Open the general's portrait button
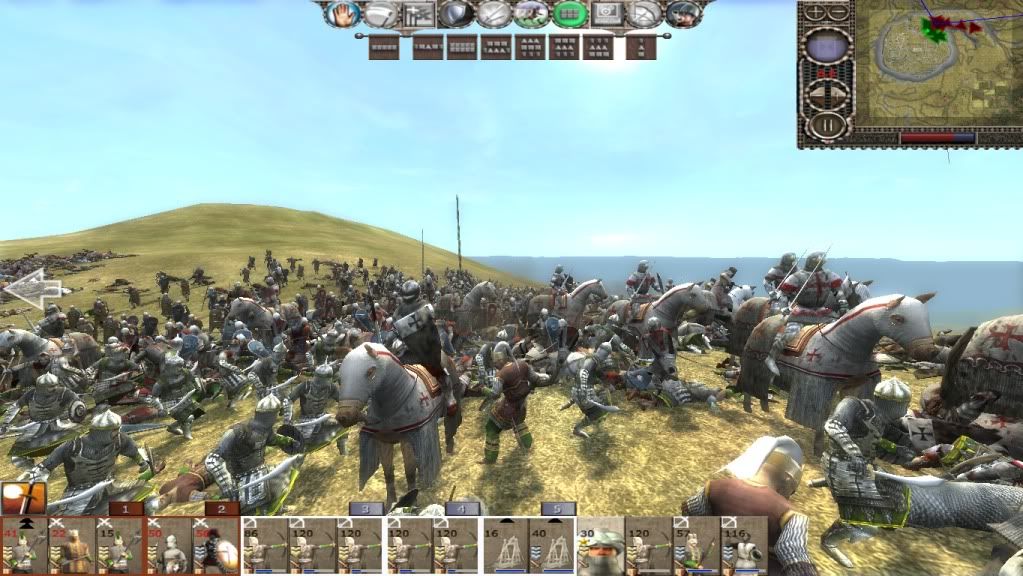Viewport: 1023px width, 576px height. (x=684, y=14)
